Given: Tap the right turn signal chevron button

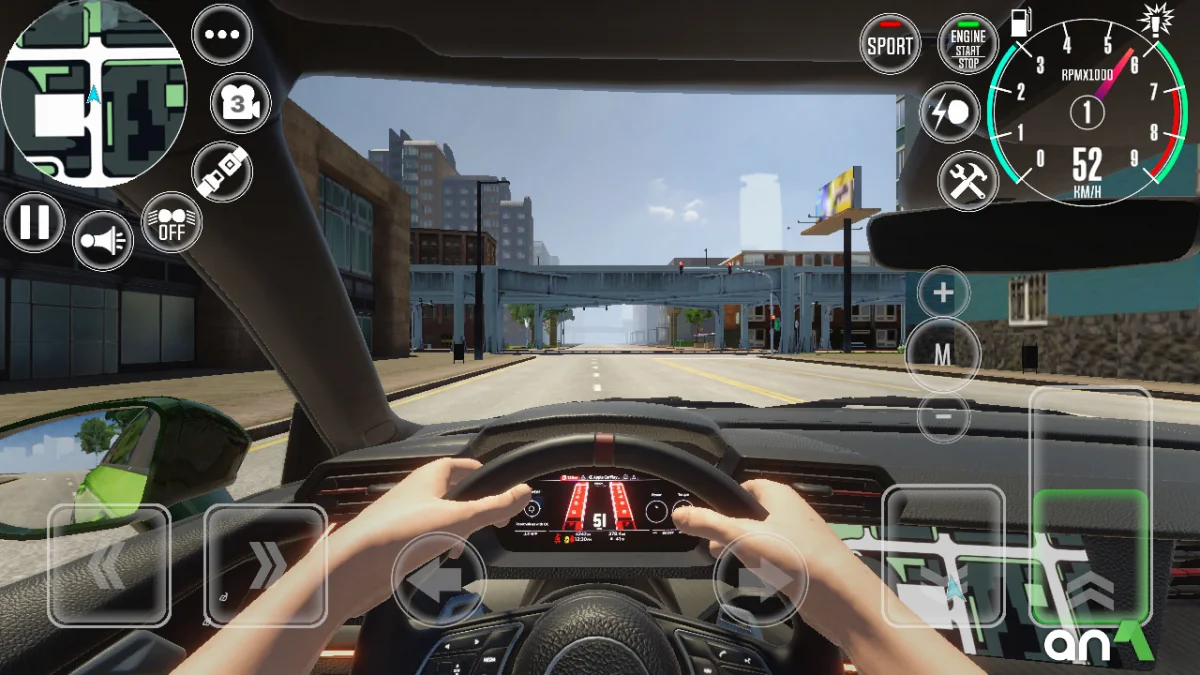Looking at the screenshot, I should [265, 566].
